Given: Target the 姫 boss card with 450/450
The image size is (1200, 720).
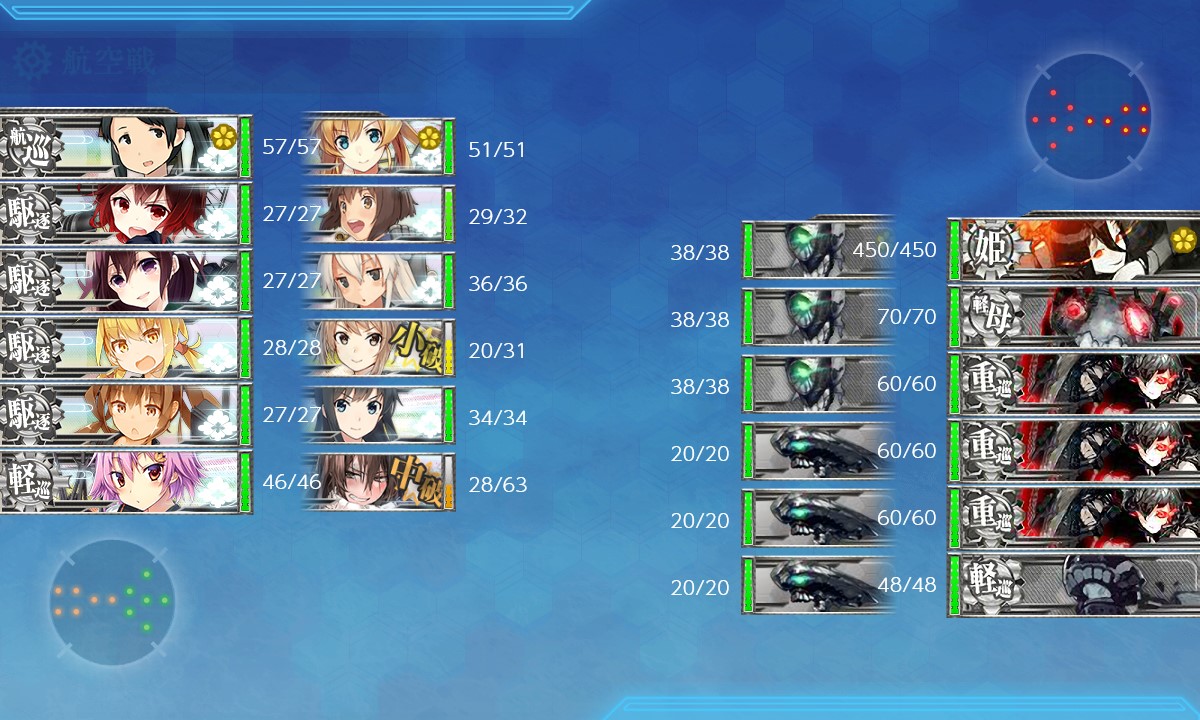Looking at the screenshot, I should tap(1075, 249).
